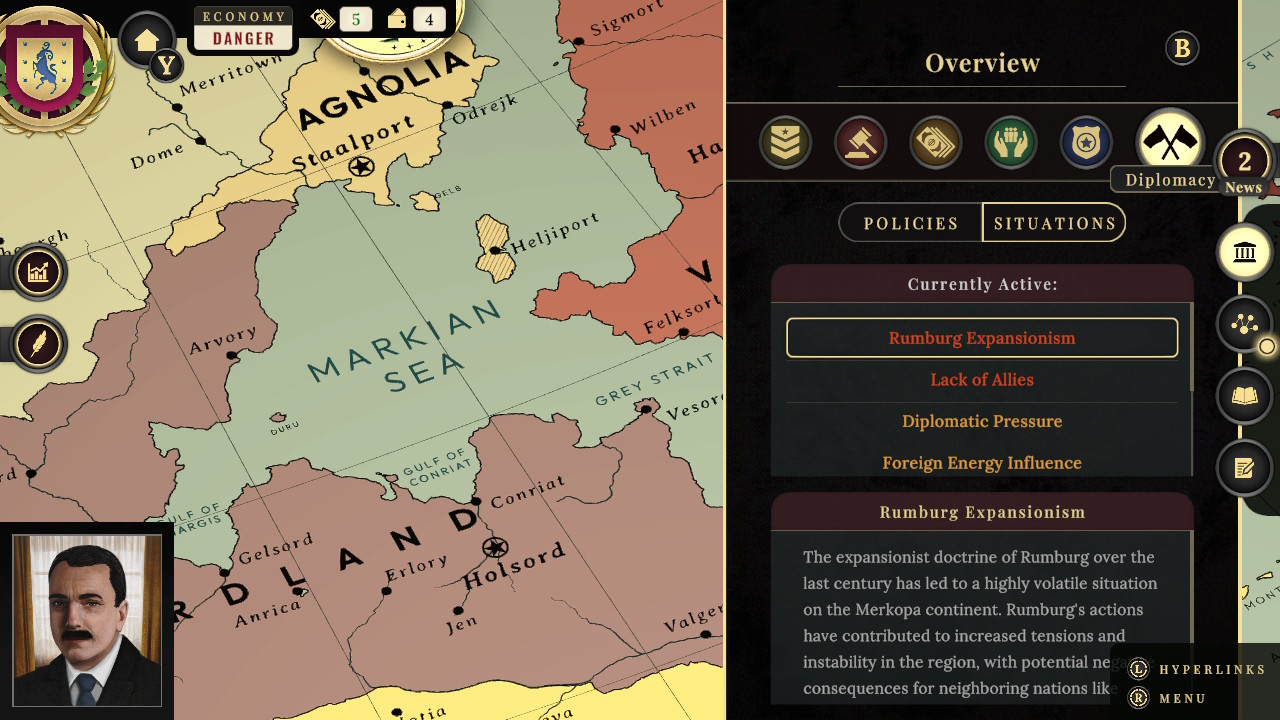Open the Economy money icon

coord(936,142)
